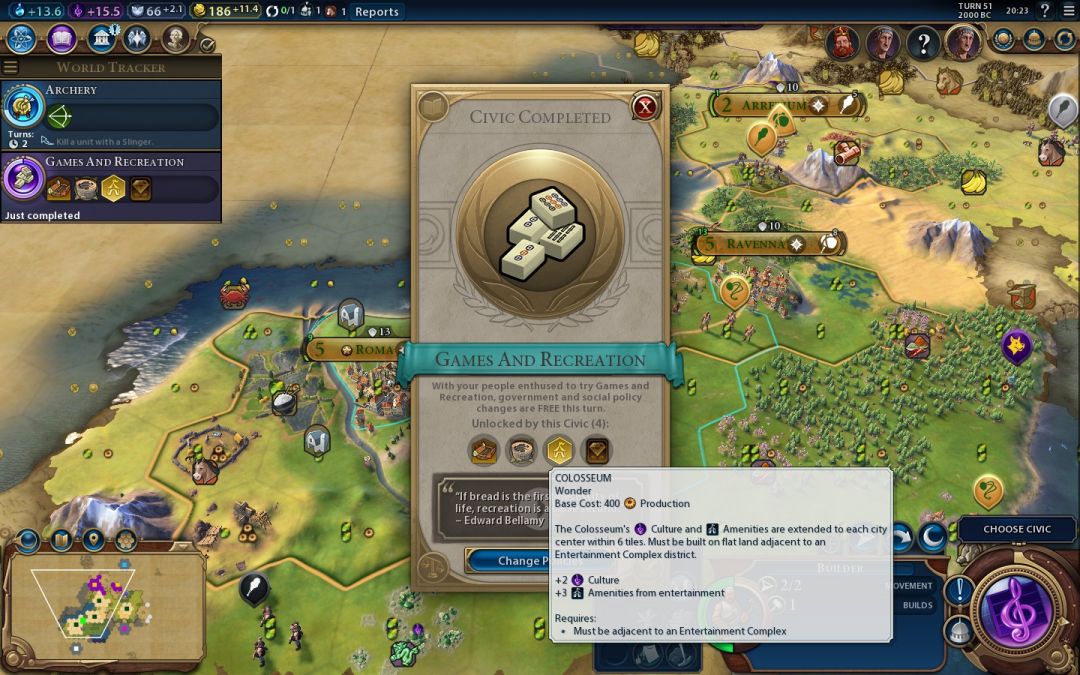Open the technology tree button
This screenshot has width=1080, height=675.
[x=22, y=39]
